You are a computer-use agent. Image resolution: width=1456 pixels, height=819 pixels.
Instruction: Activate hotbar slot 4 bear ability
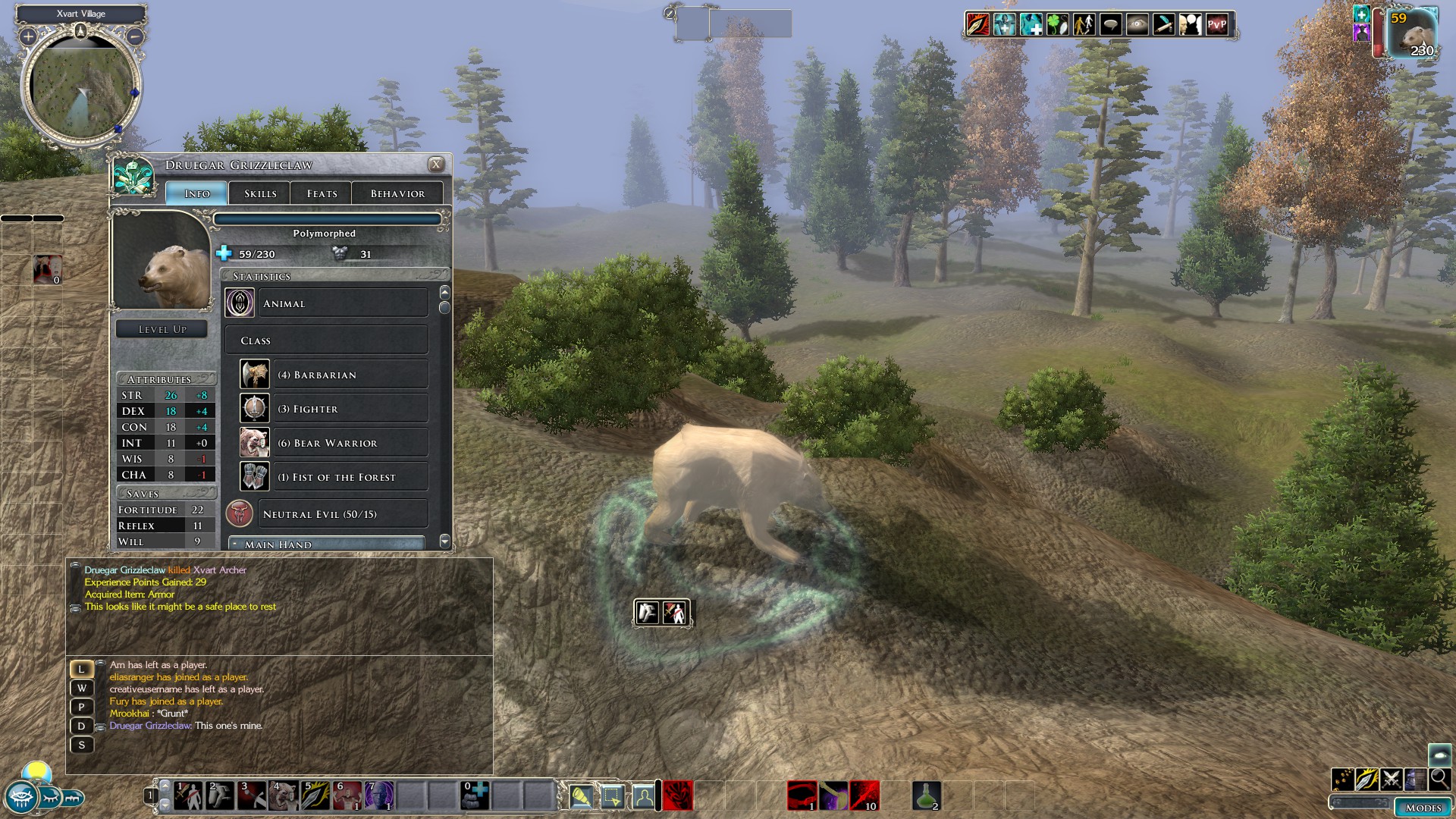click(x=284, y=796)
